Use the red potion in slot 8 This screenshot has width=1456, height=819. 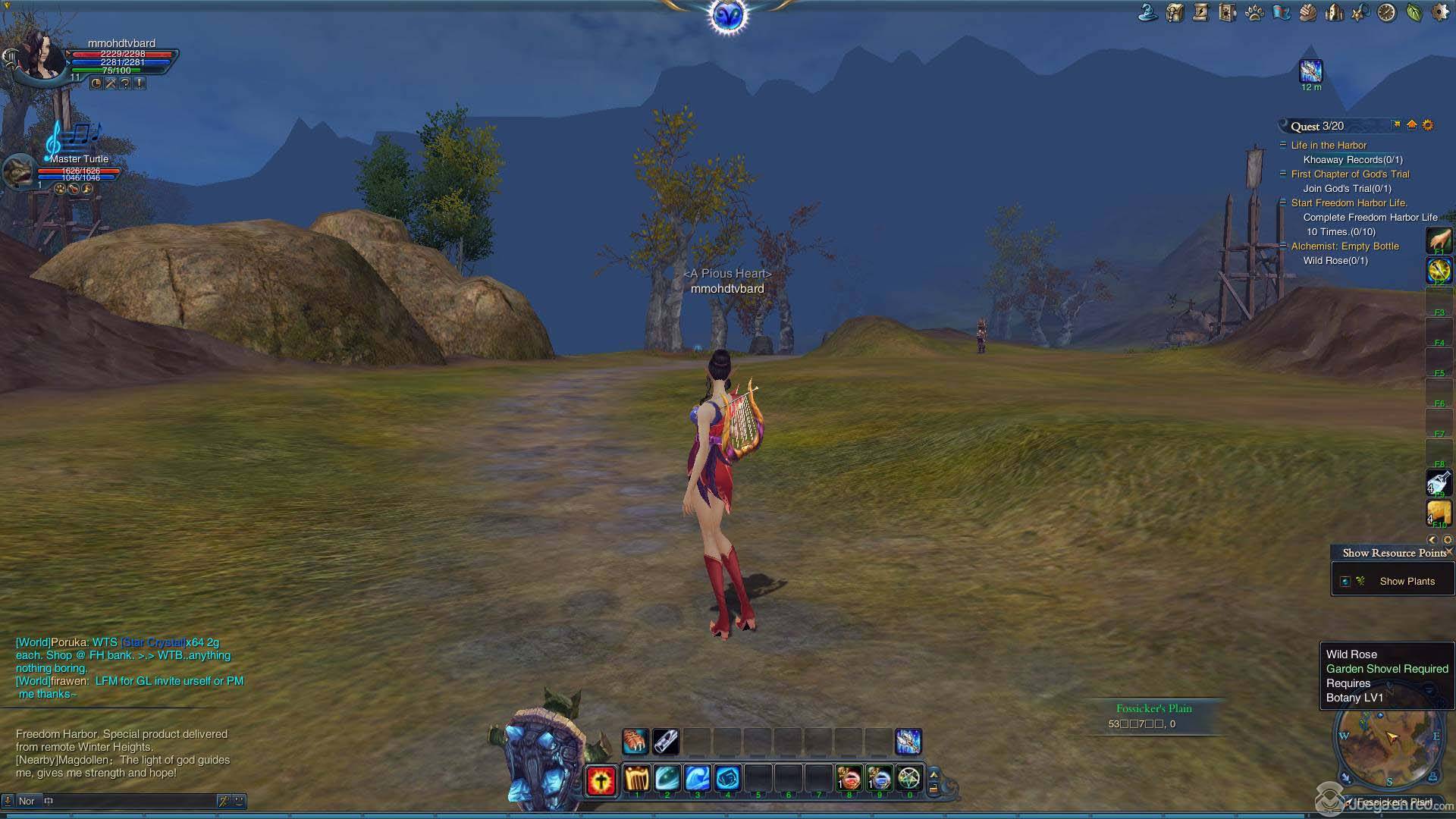point(849,779)
